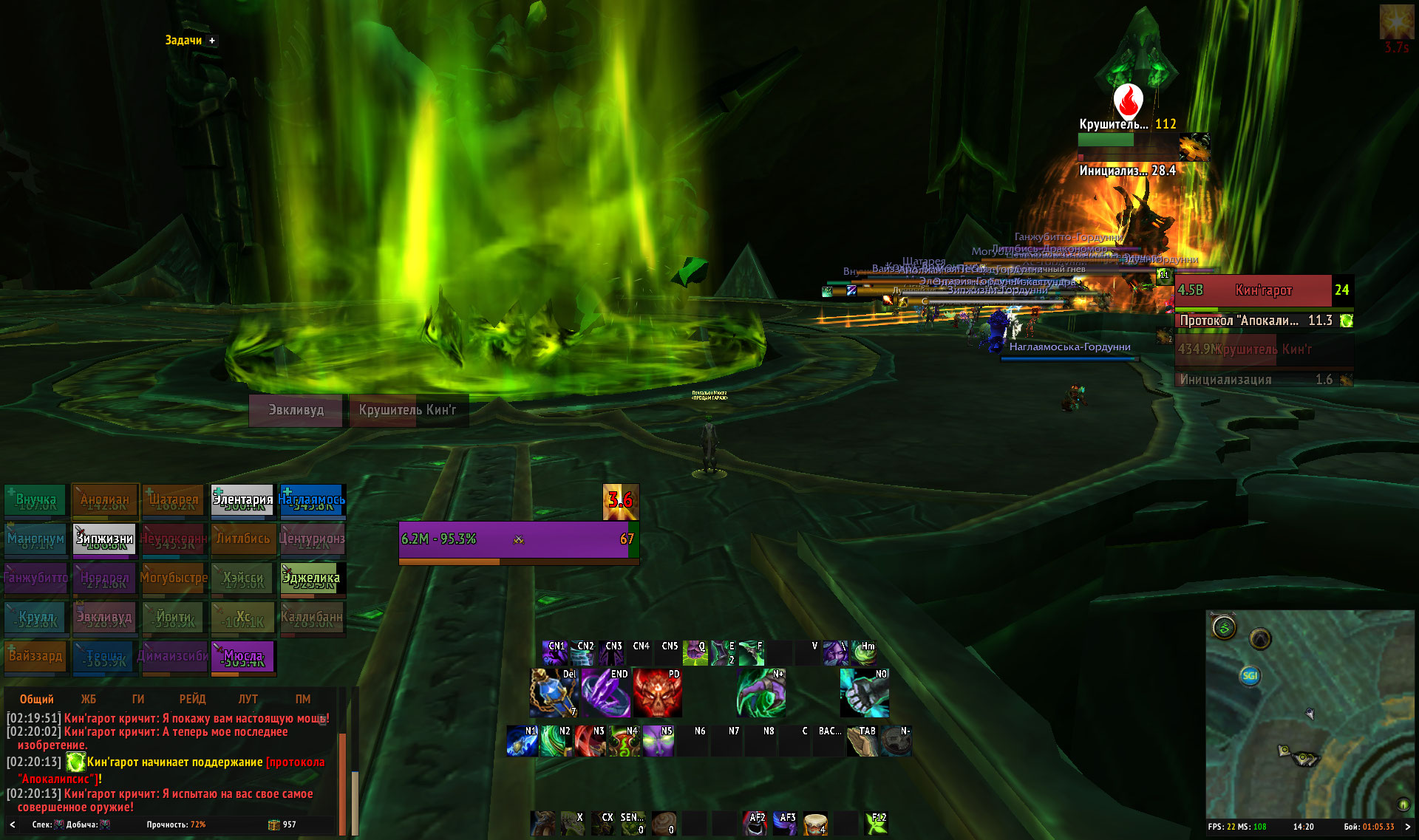Expand the Задачи objectives tracker

click(x=212, y=41)
